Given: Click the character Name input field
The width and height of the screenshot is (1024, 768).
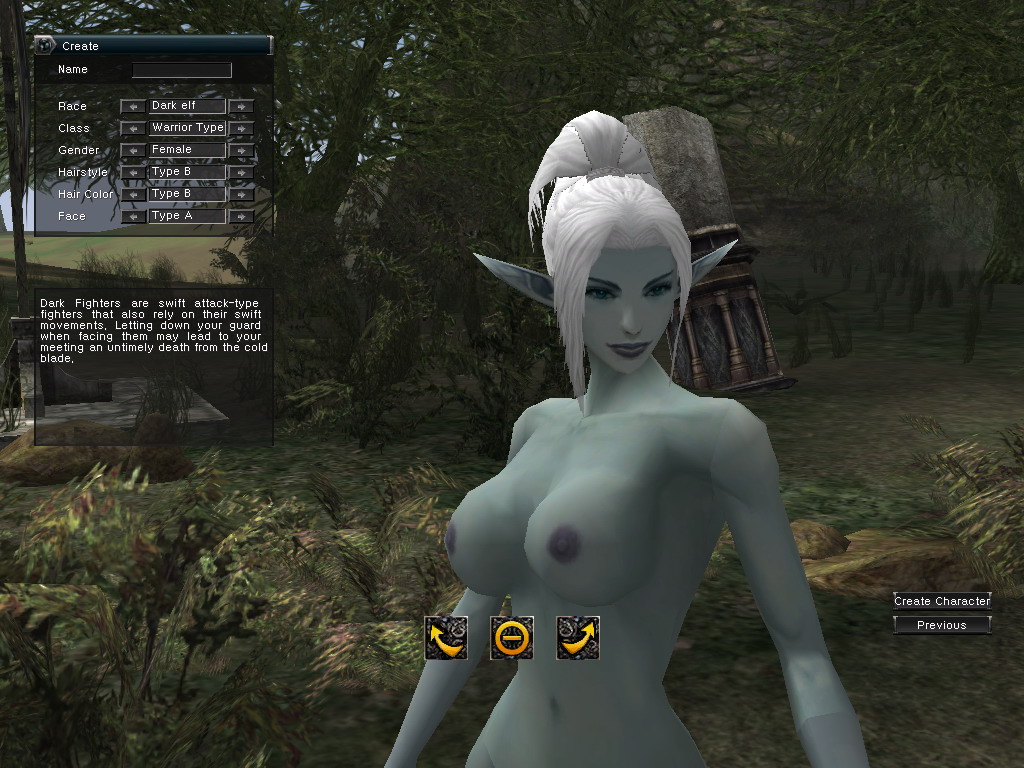Looking at the screenshot, I should pos(182,70).
